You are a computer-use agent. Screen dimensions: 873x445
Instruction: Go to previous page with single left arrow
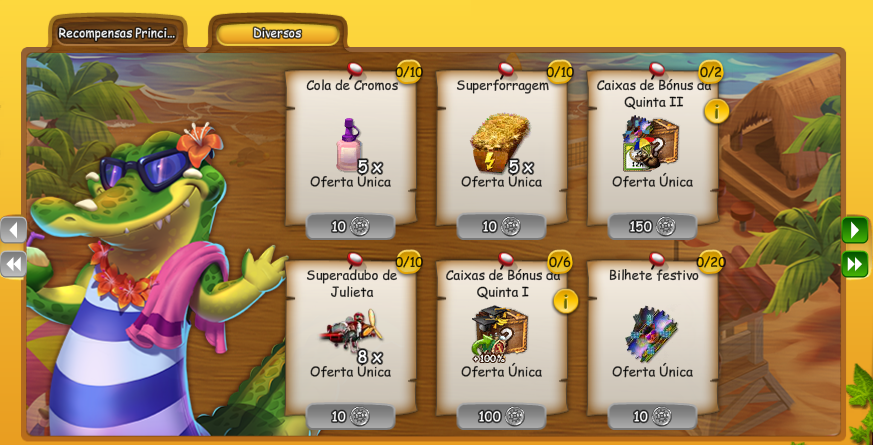(x=13, y=230)
